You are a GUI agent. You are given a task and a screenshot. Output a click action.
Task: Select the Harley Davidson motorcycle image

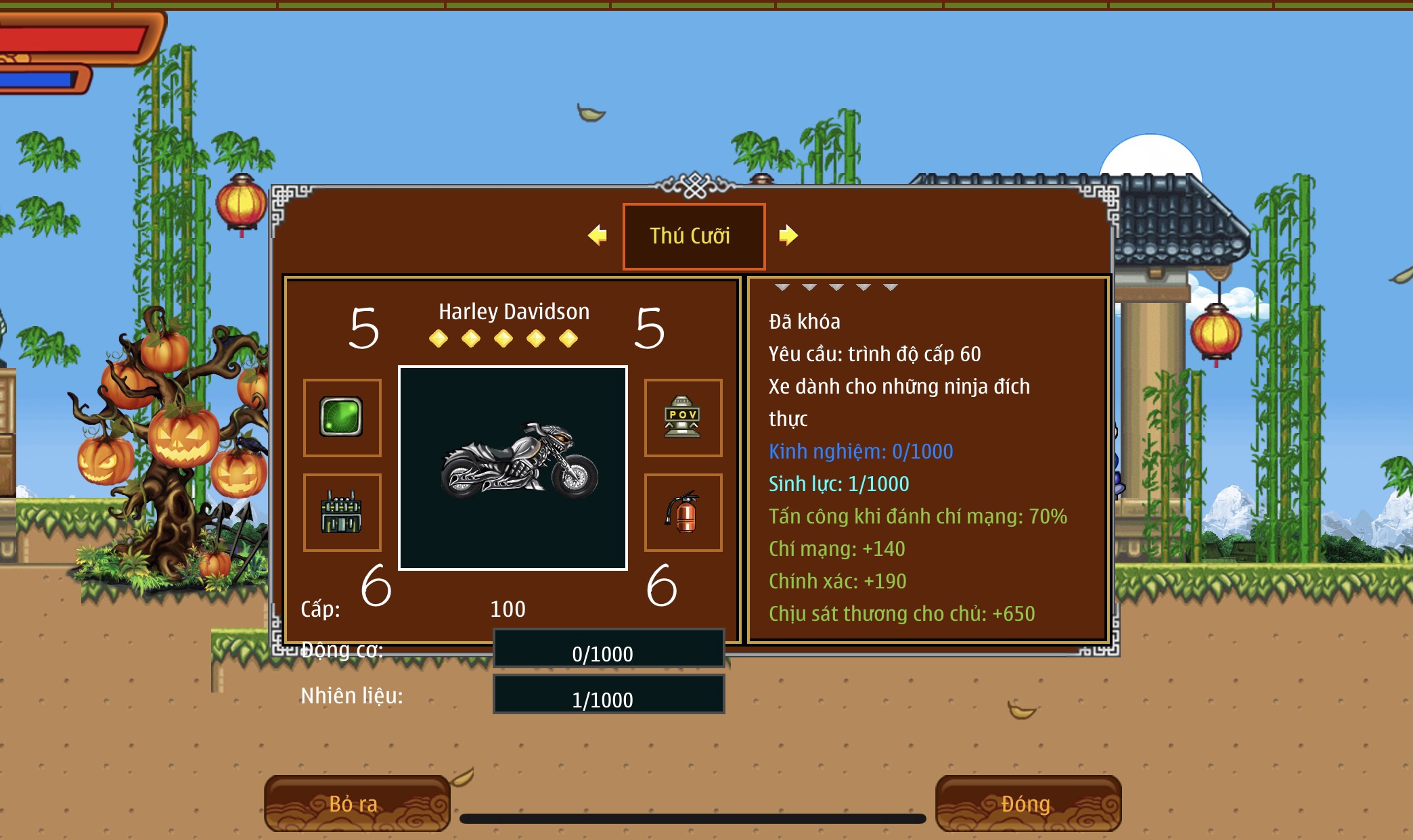coord(513,468)
